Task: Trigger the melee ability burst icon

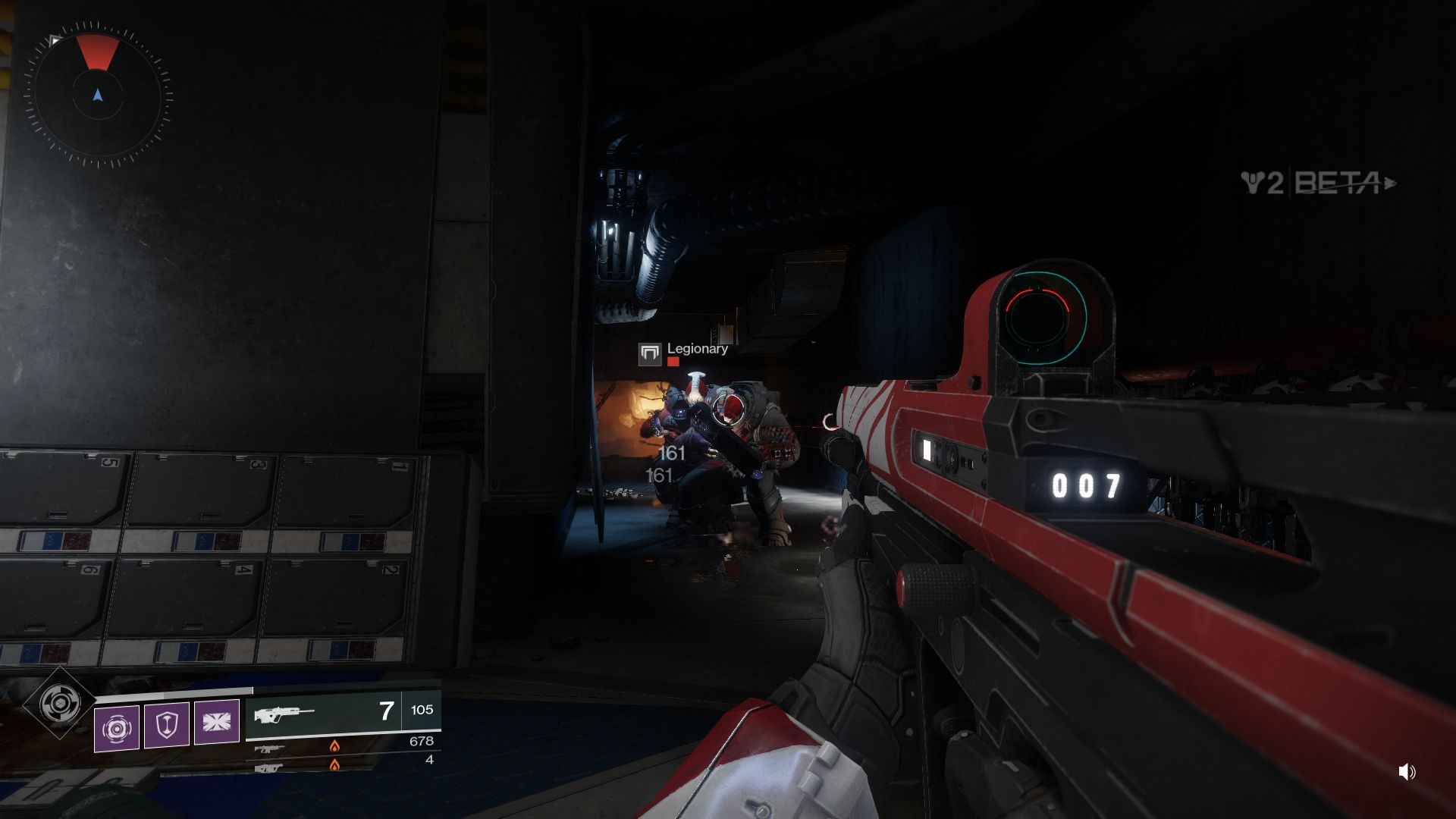Action: [x=217, y=721]
